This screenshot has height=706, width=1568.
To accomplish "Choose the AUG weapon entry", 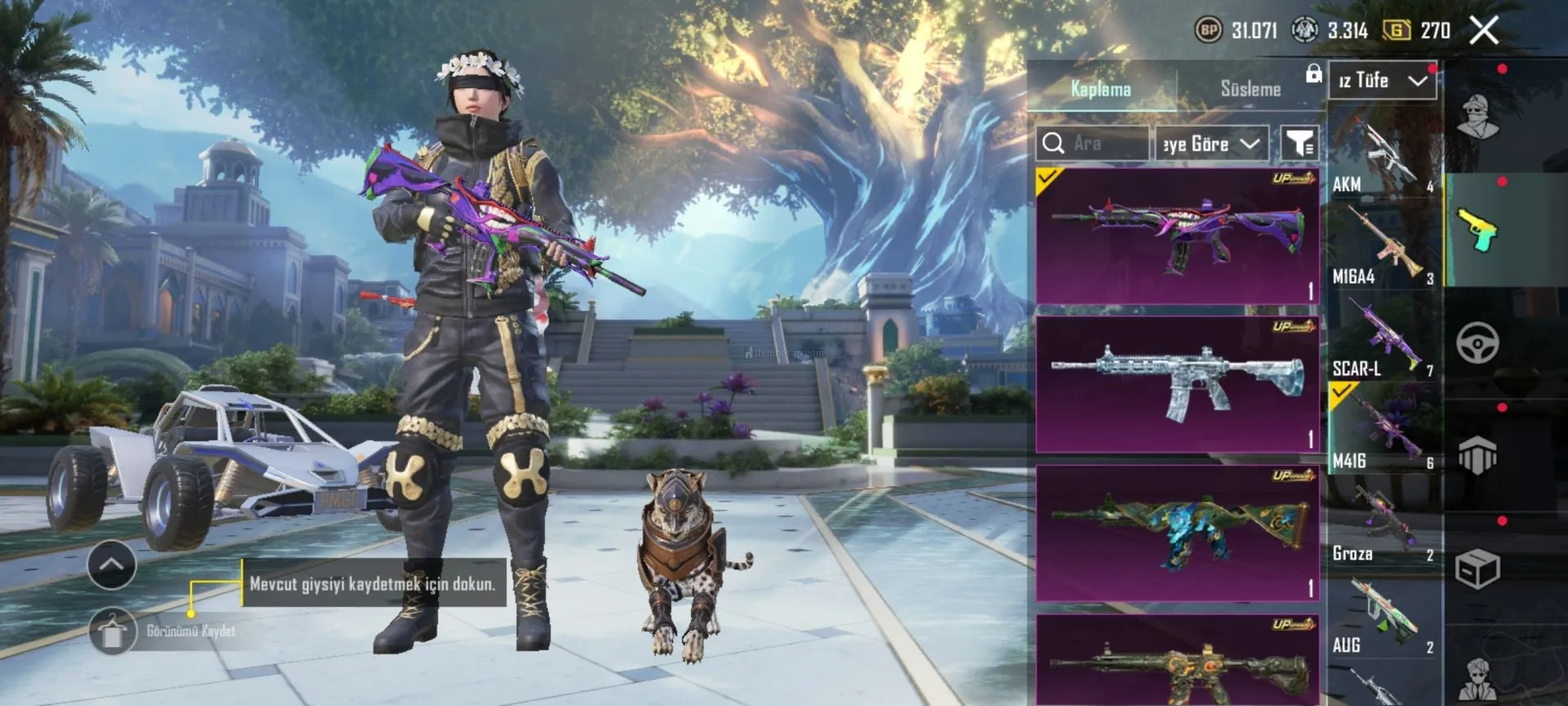I will [x=1383, y=614].
